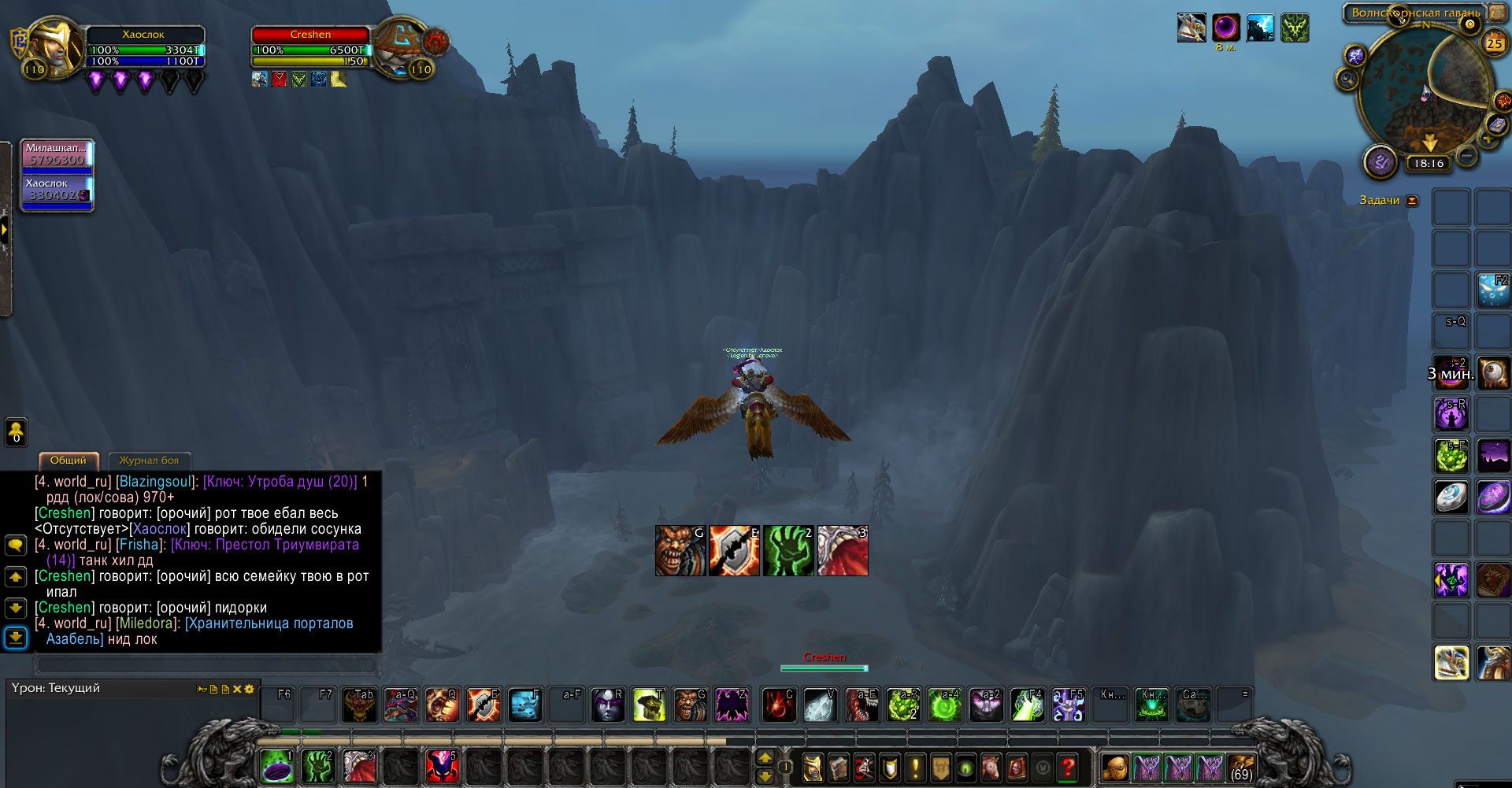
Task: Activate the green hand ability slot 2
Action: (318, 767)
